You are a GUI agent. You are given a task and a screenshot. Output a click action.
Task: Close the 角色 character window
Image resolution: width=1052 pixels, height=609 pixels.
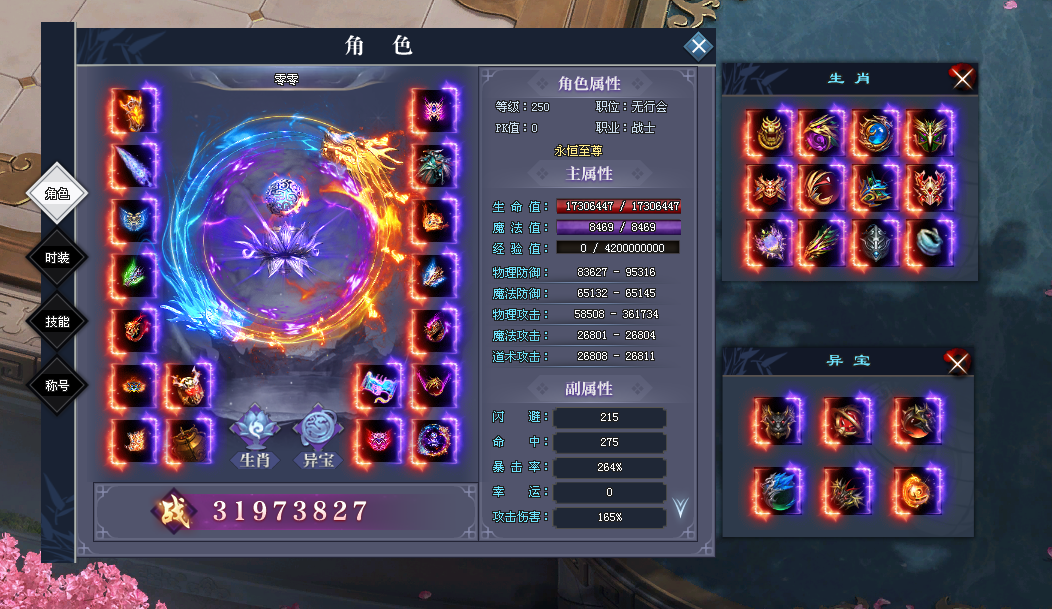[698, 47]
